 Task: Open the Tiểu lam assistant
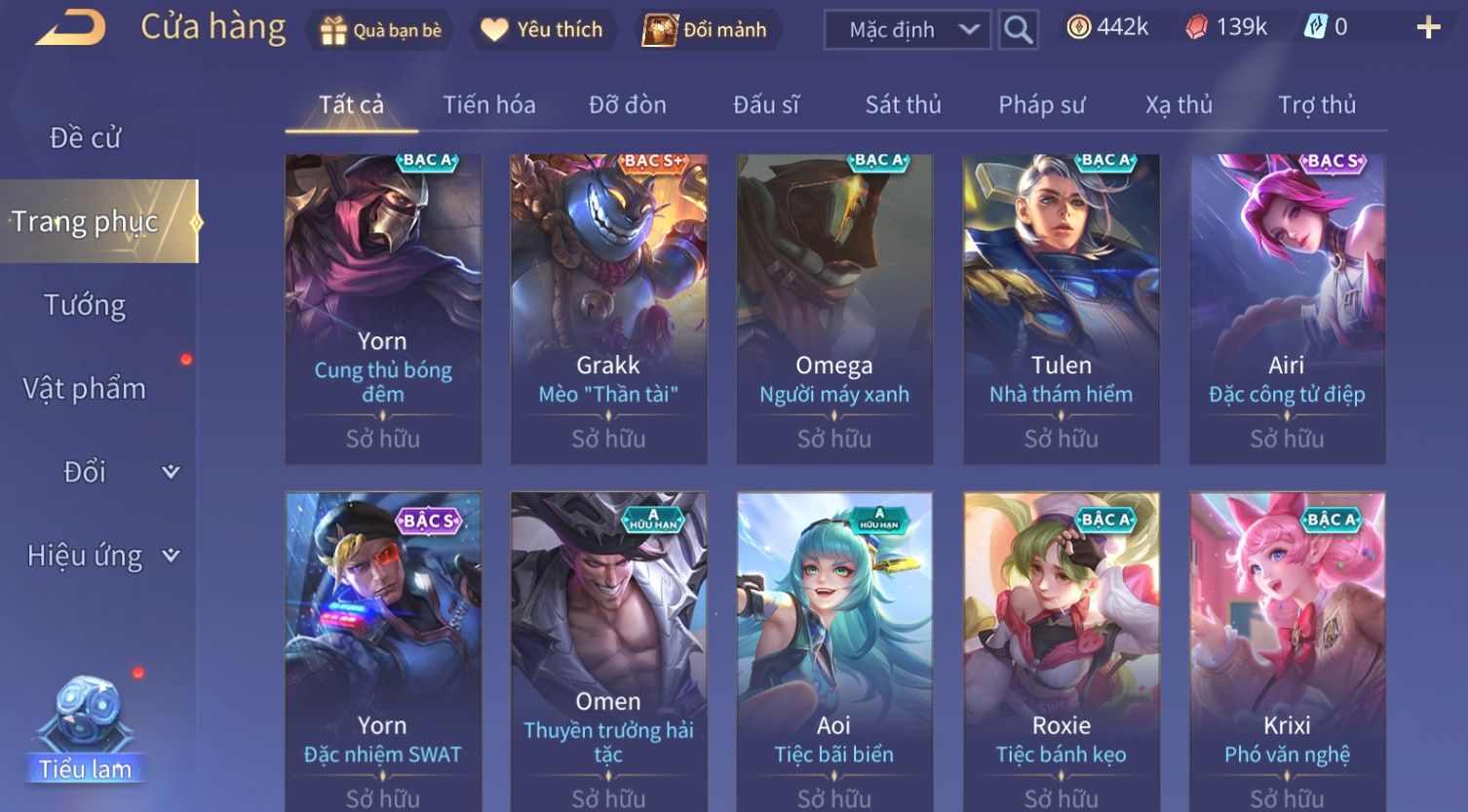[x=86, y=731]
